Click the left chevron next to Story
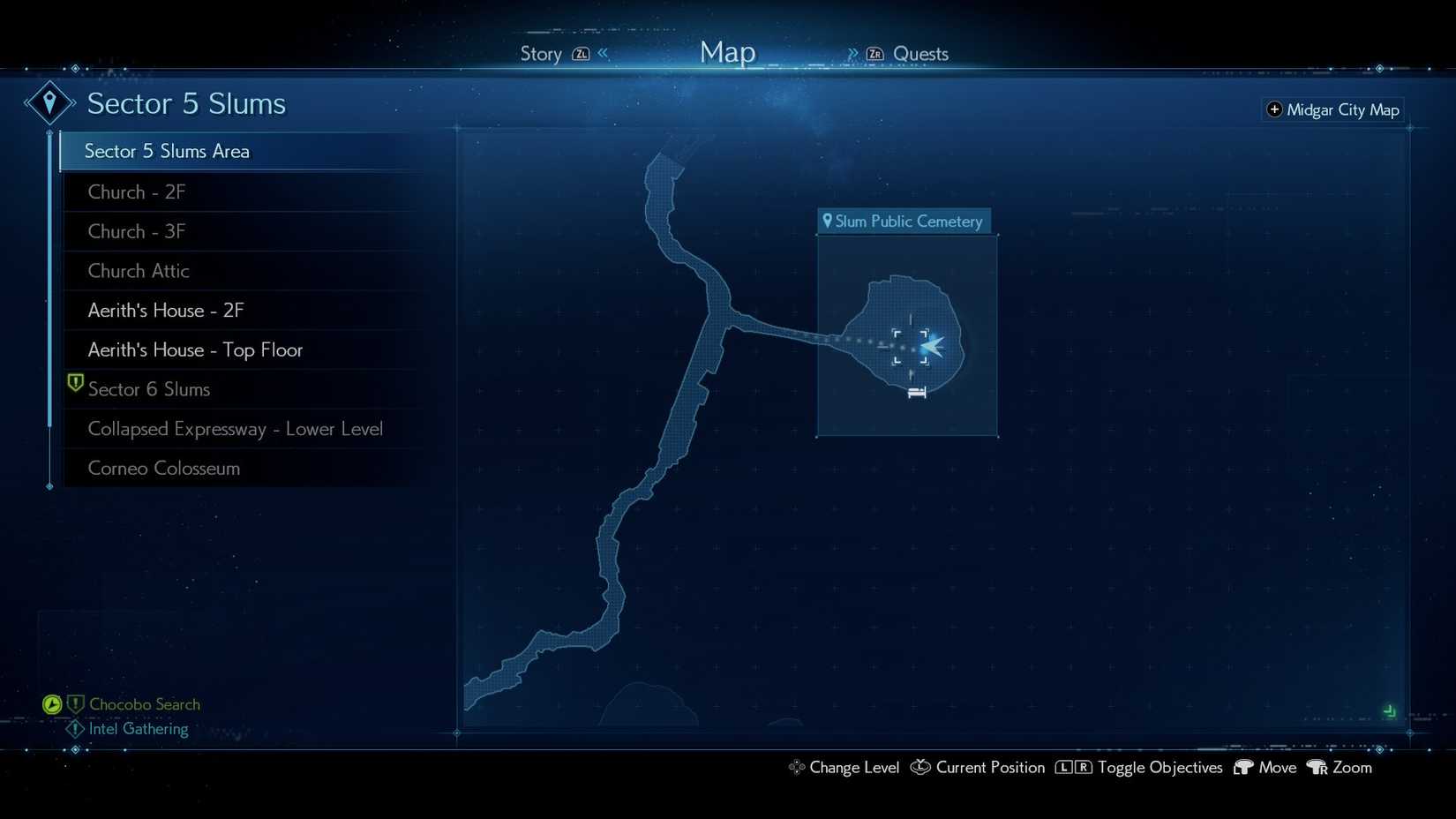 (x=601, y=53)
